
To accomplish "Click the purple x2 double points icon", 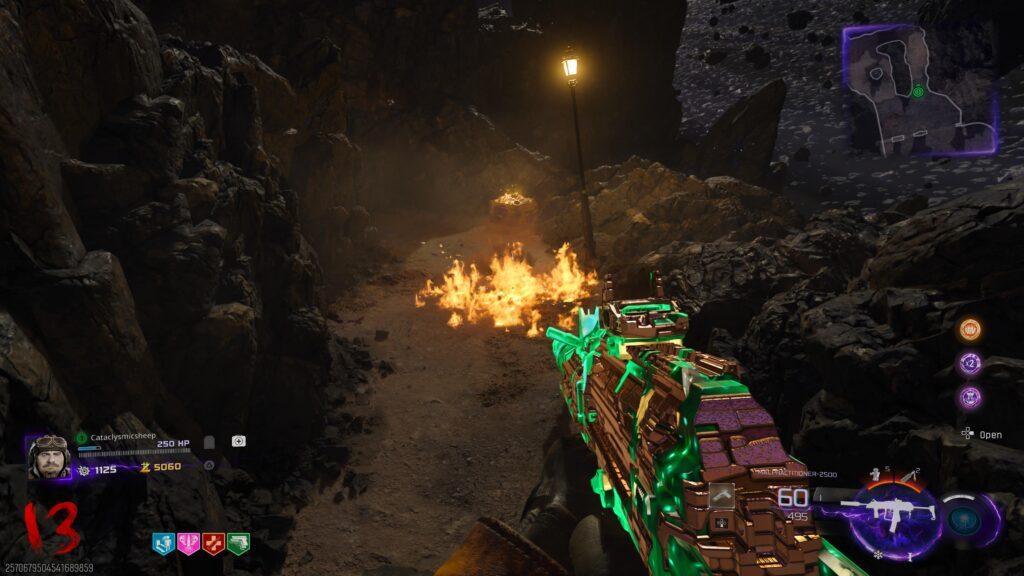I will click(x=969, y=363).
